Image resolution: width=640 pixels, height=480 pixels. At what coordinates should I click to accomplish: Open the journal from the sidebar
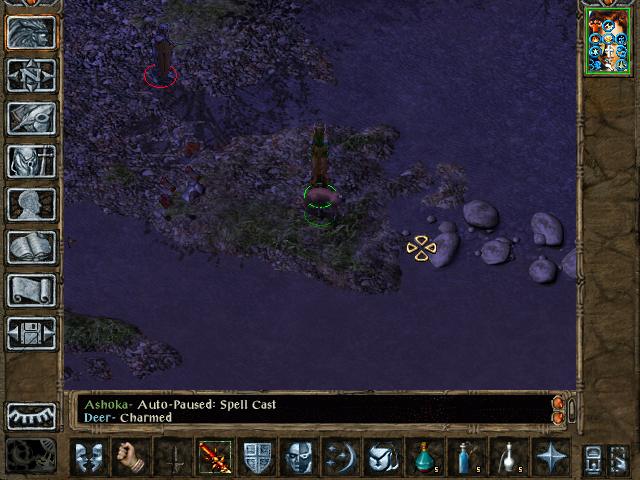(31, 117)
